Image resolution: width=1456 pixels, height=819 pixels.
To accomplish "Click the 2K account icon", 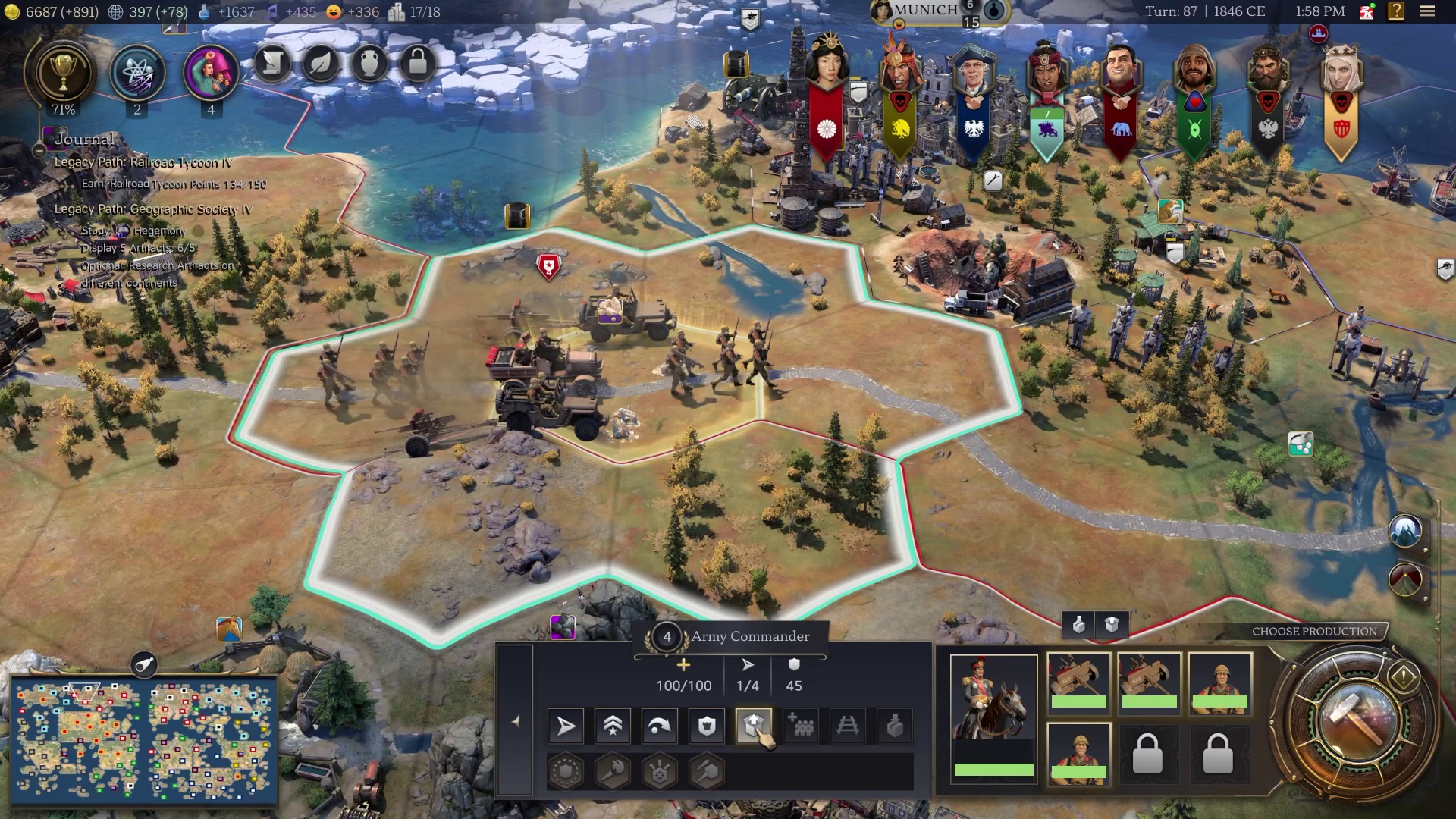I will [x=1367, y=11].
